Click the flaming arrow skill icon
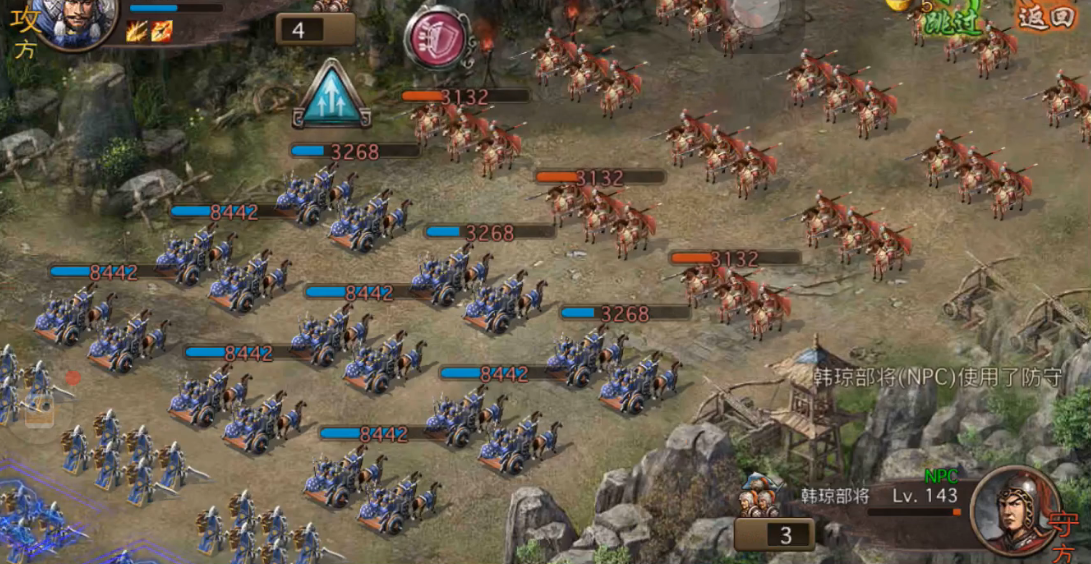 161,32
